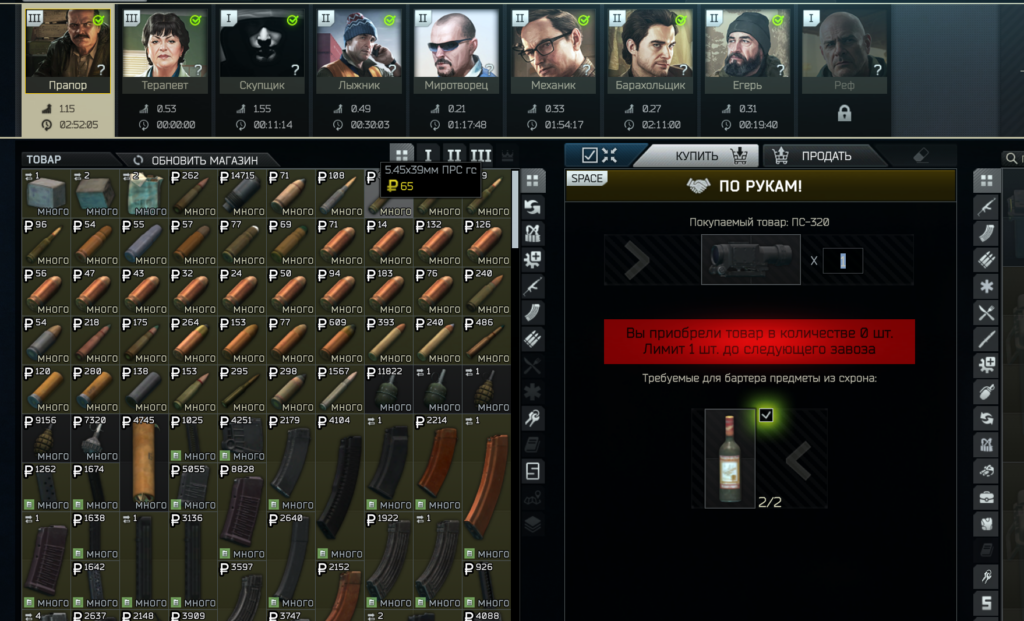Toggle the checkbox on the bottle barter item
This screenshot has width=1024, height=621.
(x=766, y=415)
